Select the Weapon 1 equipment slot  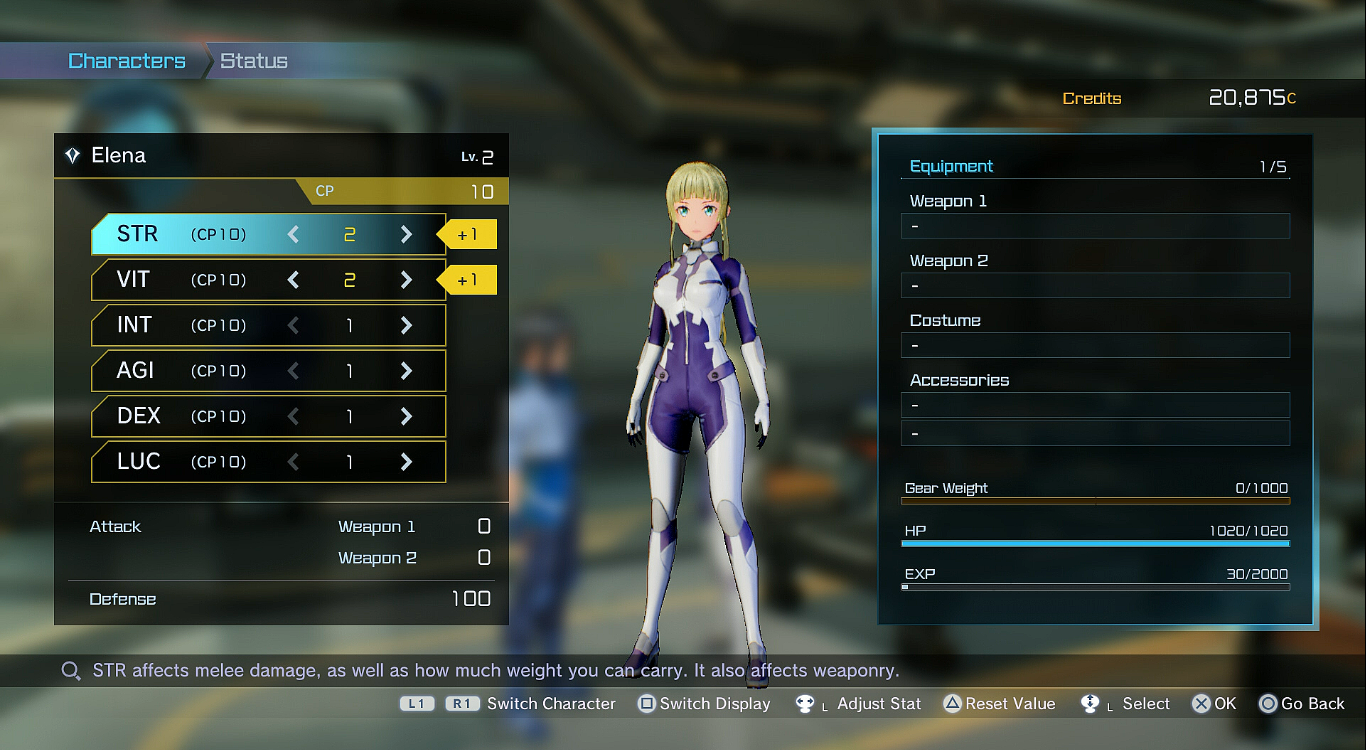click(1095, 226)
